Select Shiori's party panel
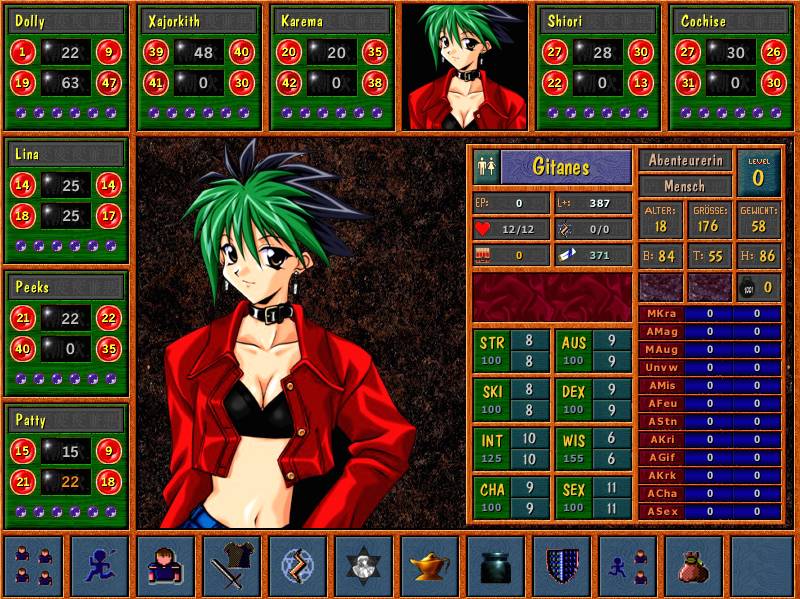Image resolution: width=800 pixels, height=599 pixels. 598,67
